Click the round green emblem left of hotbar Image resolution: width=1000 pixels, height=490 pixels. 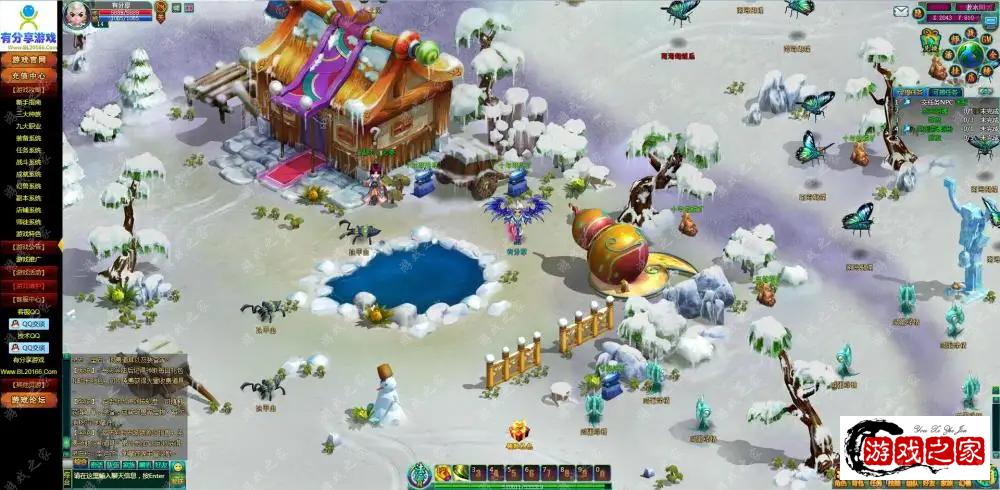420,472
